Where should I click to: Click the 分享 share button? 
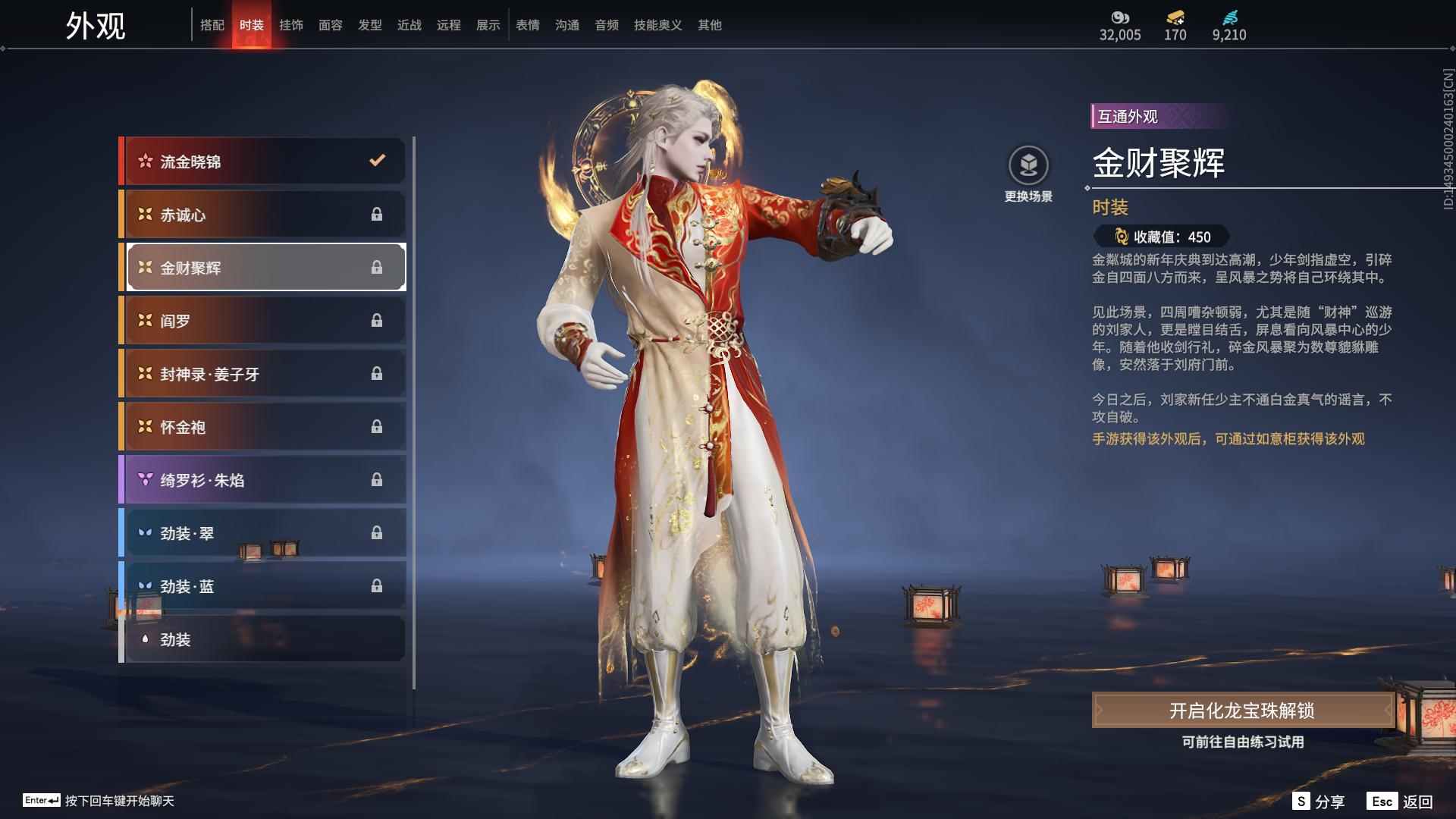click(x=1321, y=799)
